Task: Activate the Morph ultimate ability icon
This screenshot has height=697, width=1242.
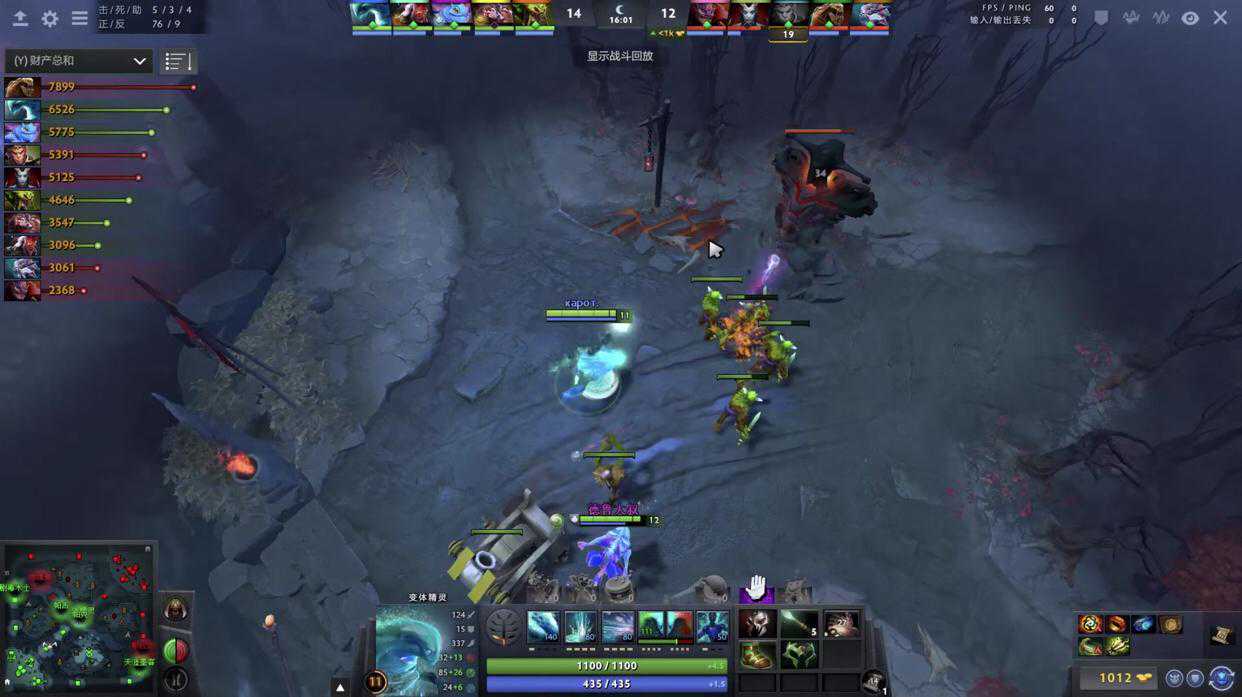Action: coord(712,627)
